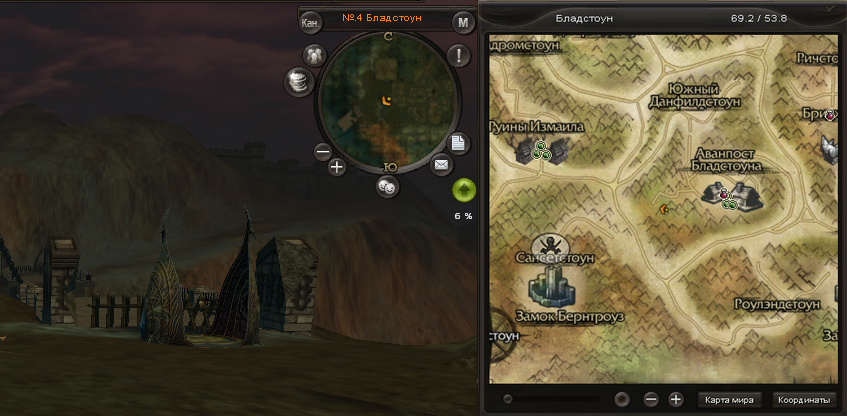Zoom in the Бладстоун region map
Screen dimensions: 847x416
coord(676,399)
